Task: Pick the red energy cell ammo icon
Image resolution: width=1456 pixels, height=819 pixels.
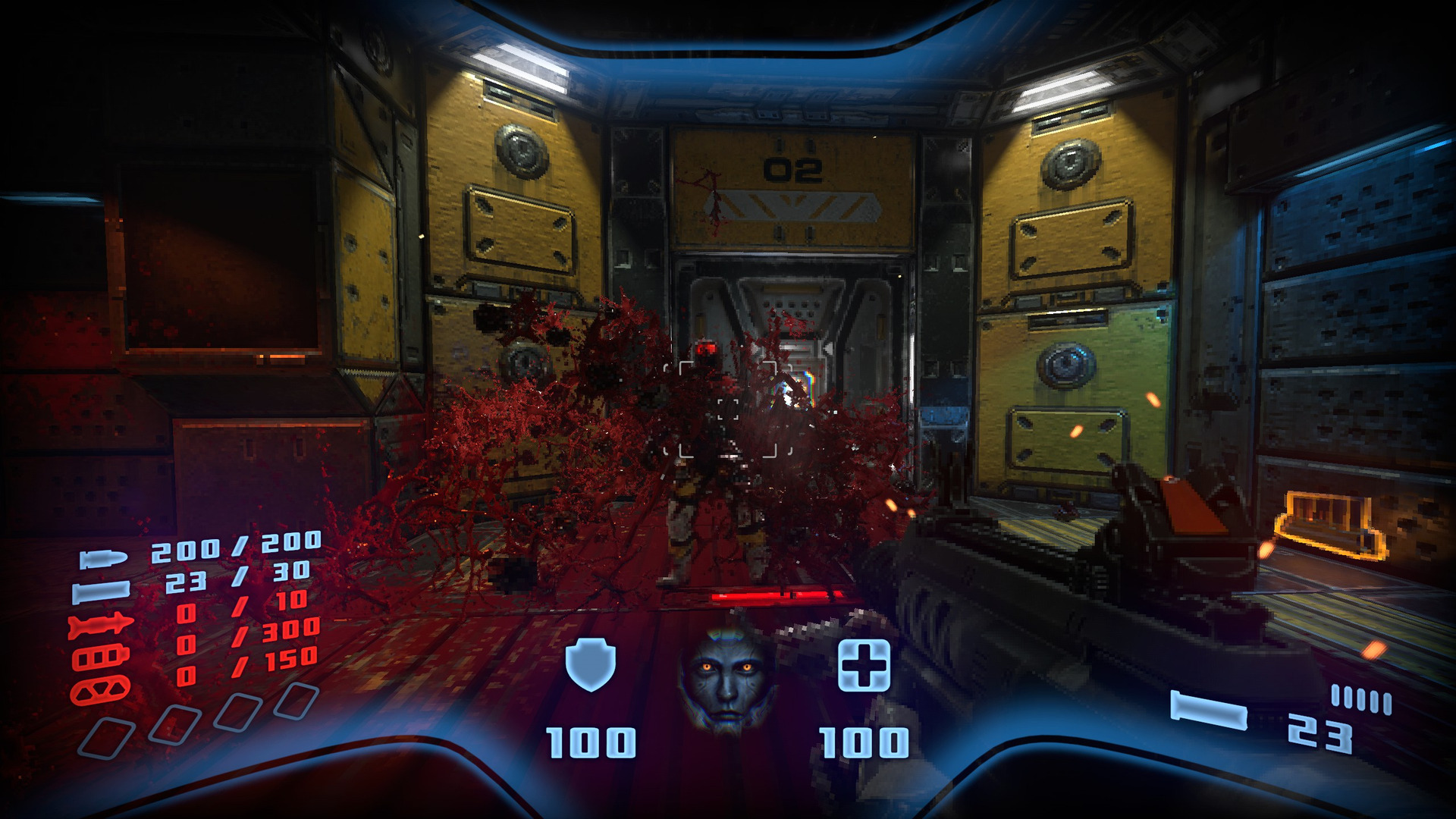Action: pyautogui.click(x=100, y=657)
